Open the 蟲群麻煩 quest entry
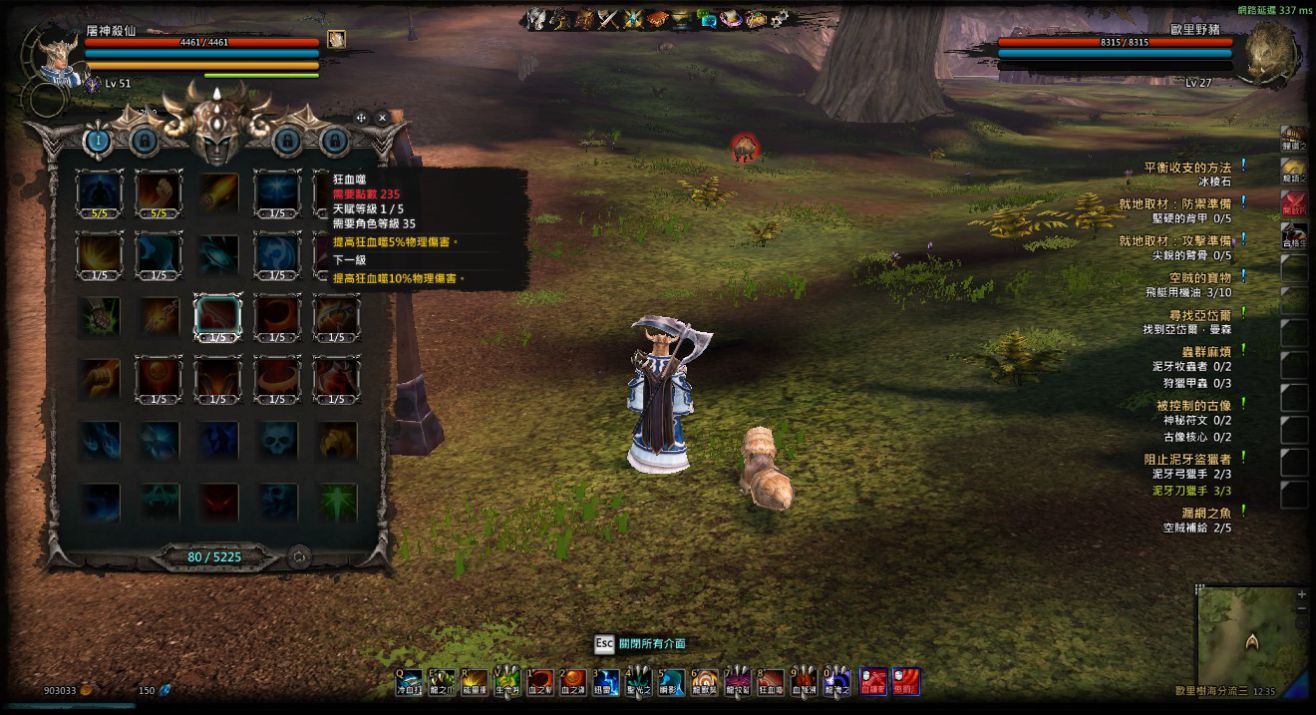The width and height of the screenshot is (1316, 715). (x=1200, y=350)
